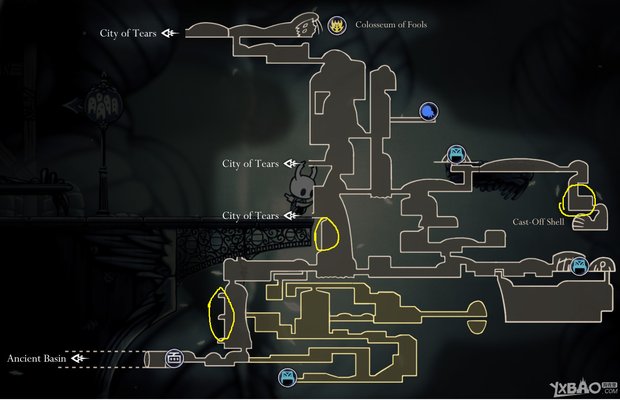This screenshot has width=620, height=400.
Task: Choose the bench pin closest to Cast-Off Shell
Action: [578, 265]
